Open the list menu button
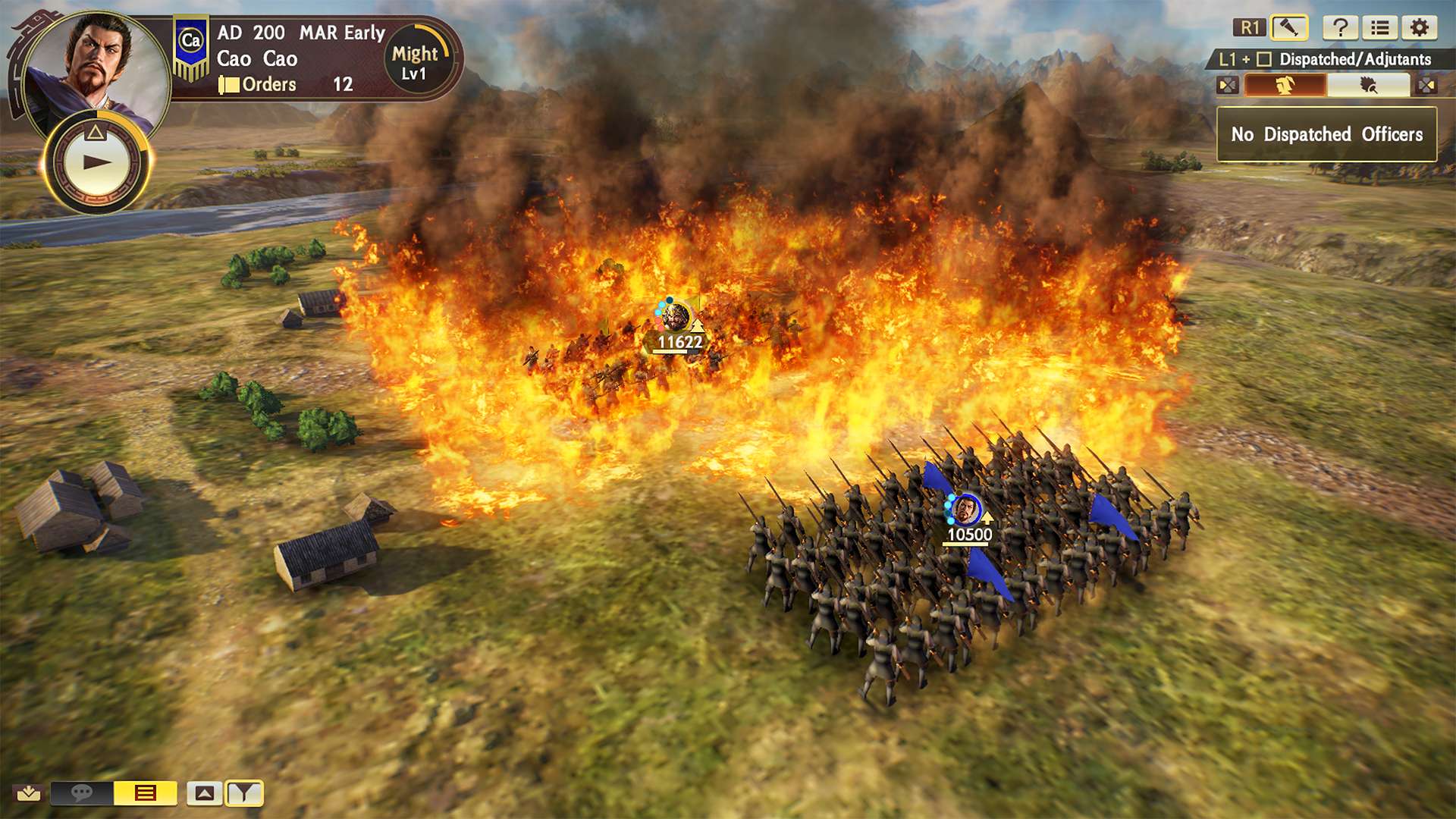This screenshot has height=819, width=1456. point(1380,28)
